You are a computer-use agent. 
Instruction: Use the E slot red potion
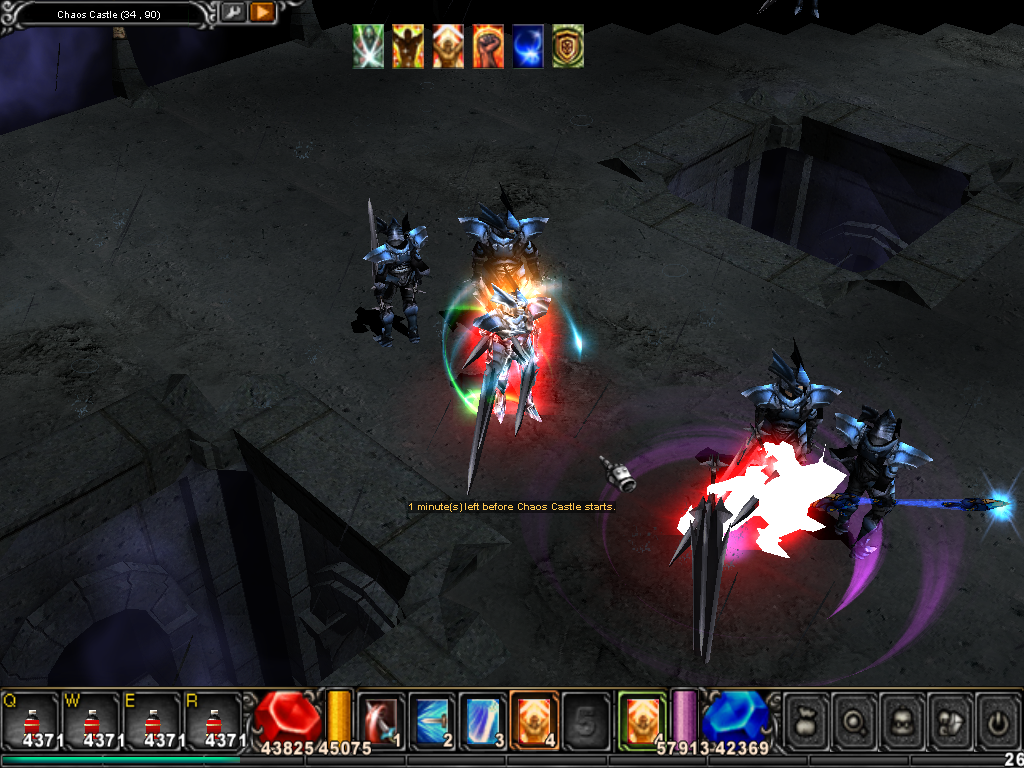(x=152, y=719)
